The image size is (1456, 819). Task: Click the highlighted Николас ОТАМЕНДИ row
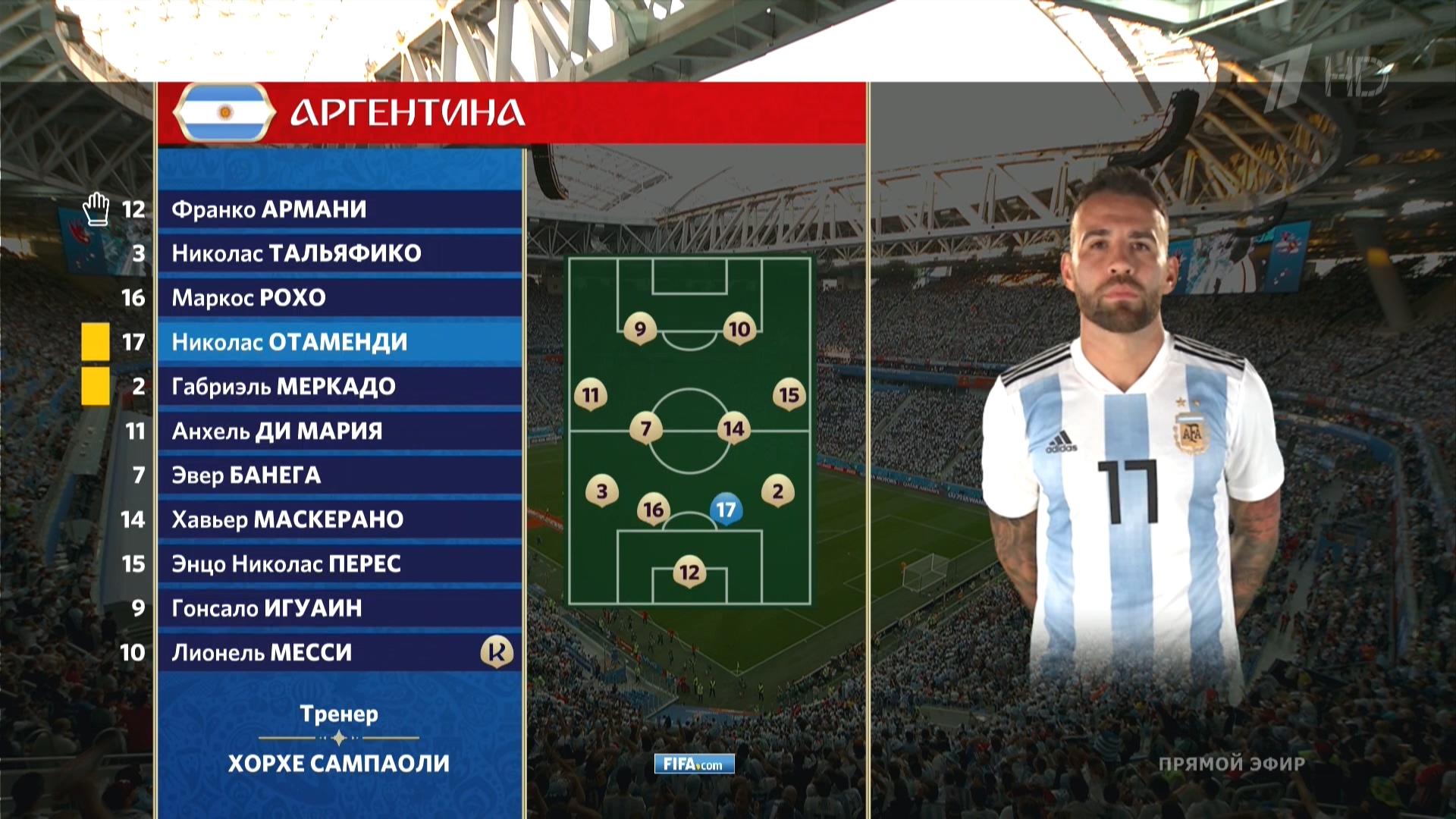(340, 342)
